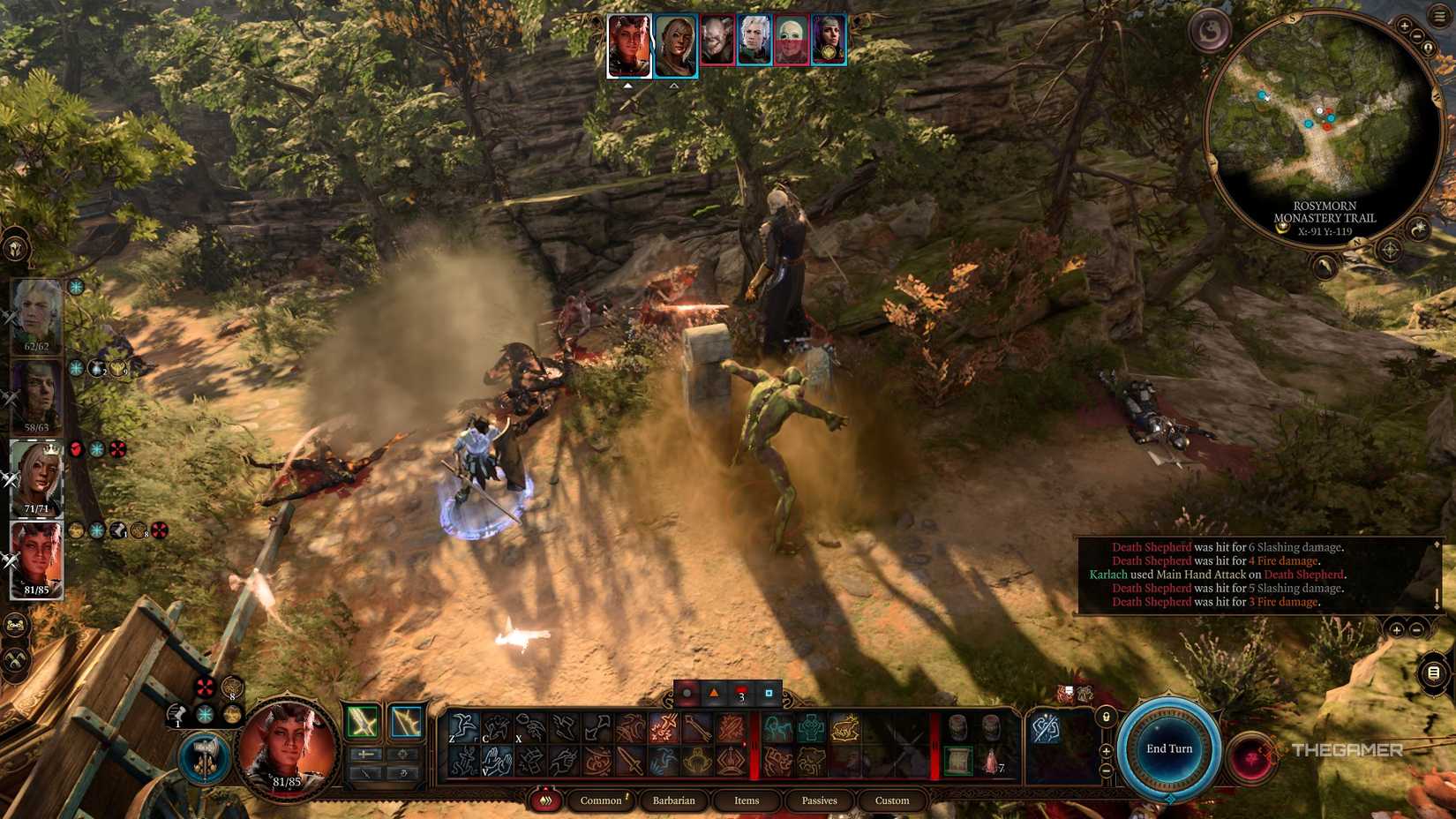Open the Passives tab

click(x=819, y=800)
